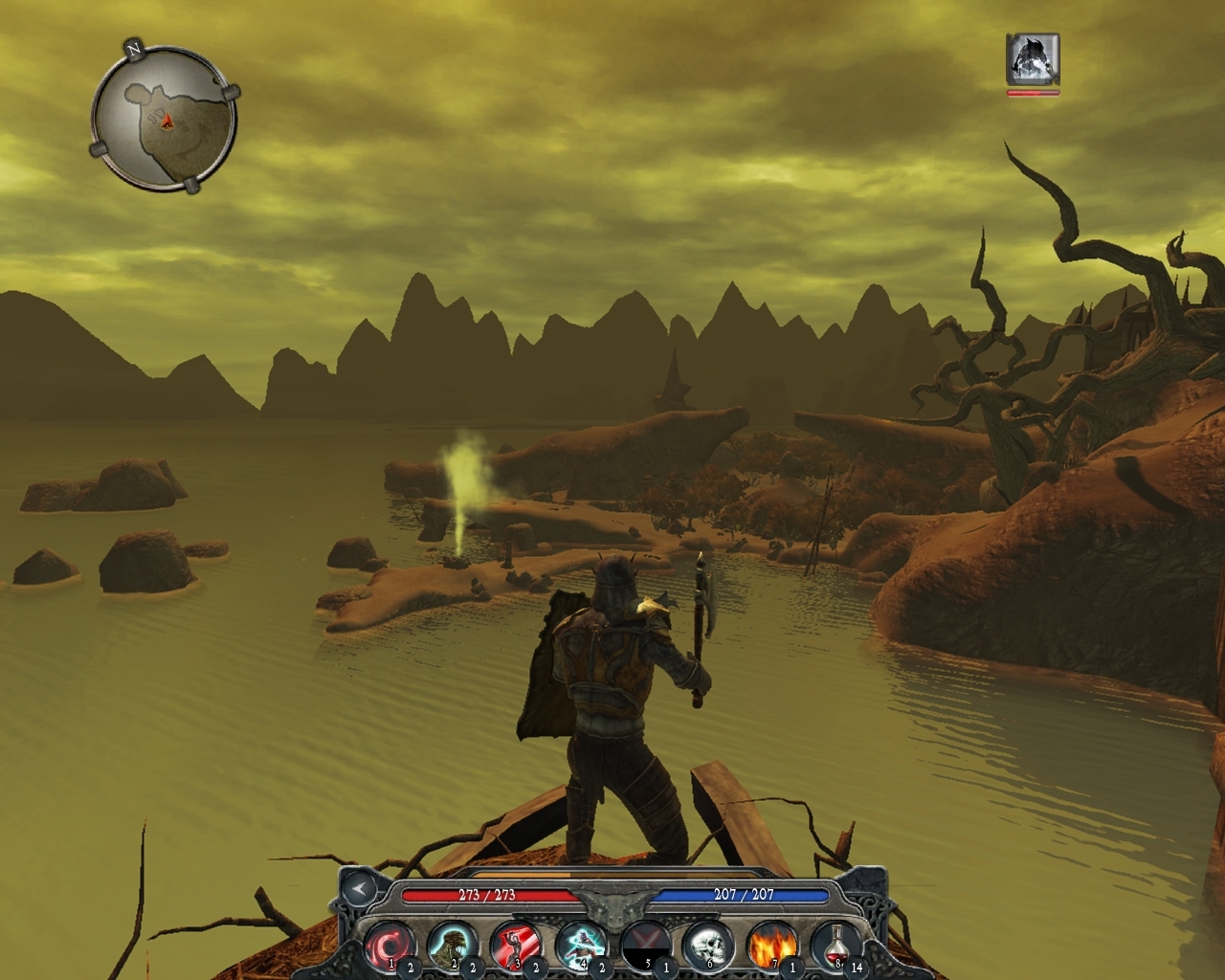Cast the fire flames spell

771,944
